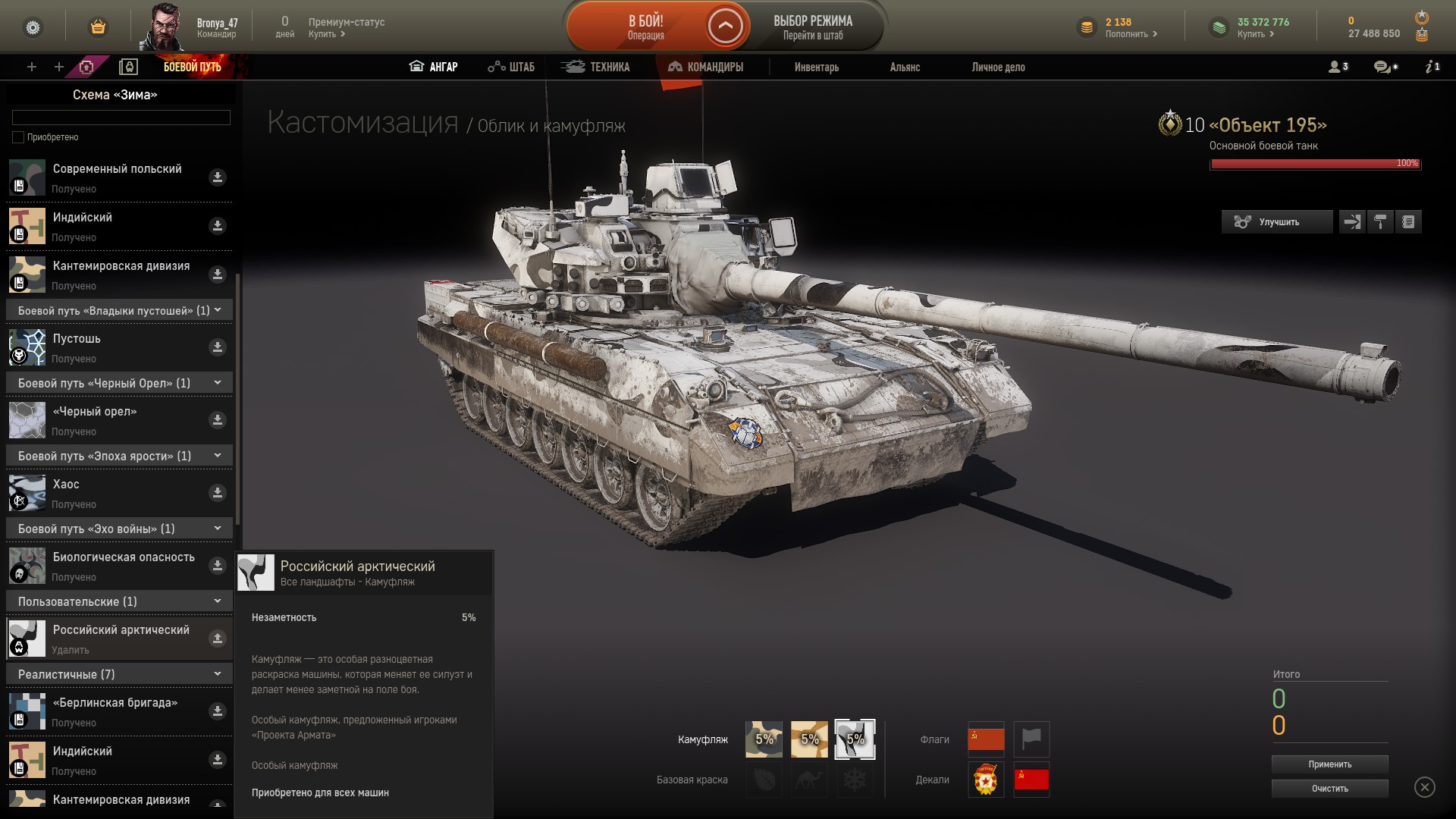Select the paint roller customization icon

click(x=1380, y=221)
